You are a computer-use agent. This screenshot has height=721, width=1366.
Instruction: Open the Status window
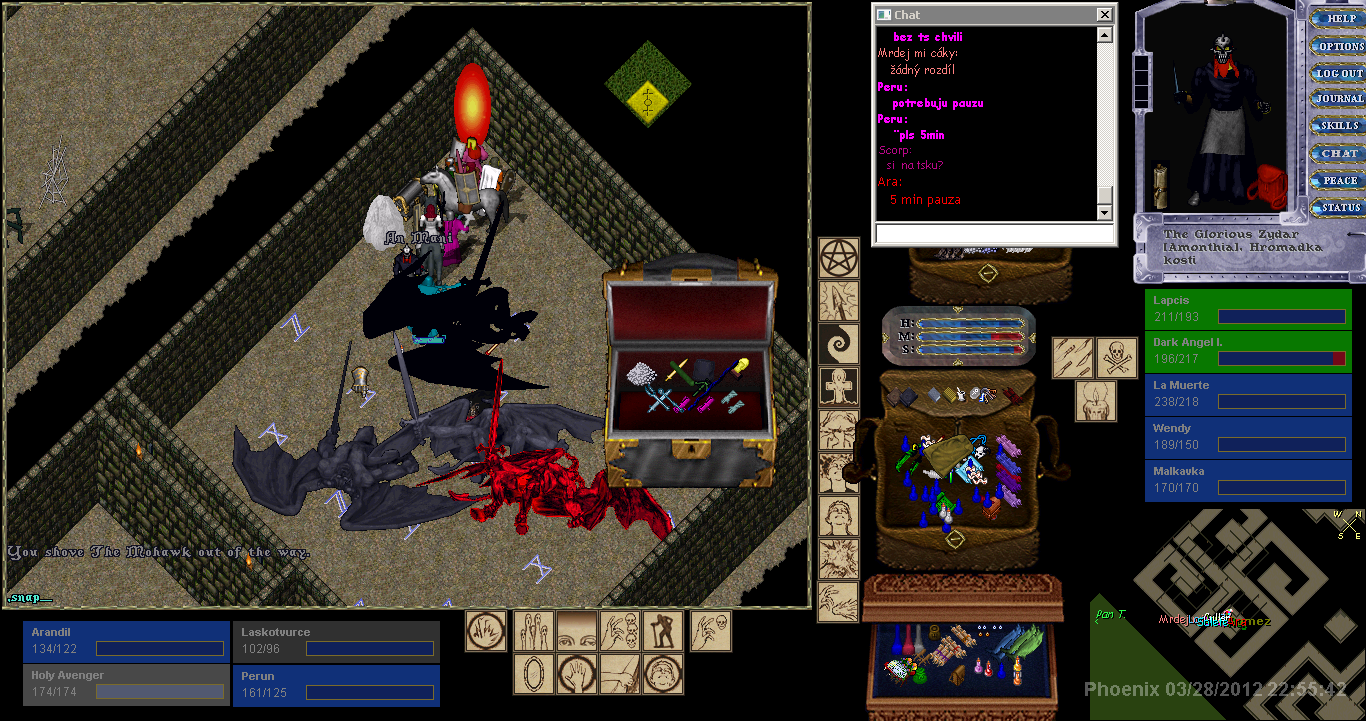point(1340,208)
